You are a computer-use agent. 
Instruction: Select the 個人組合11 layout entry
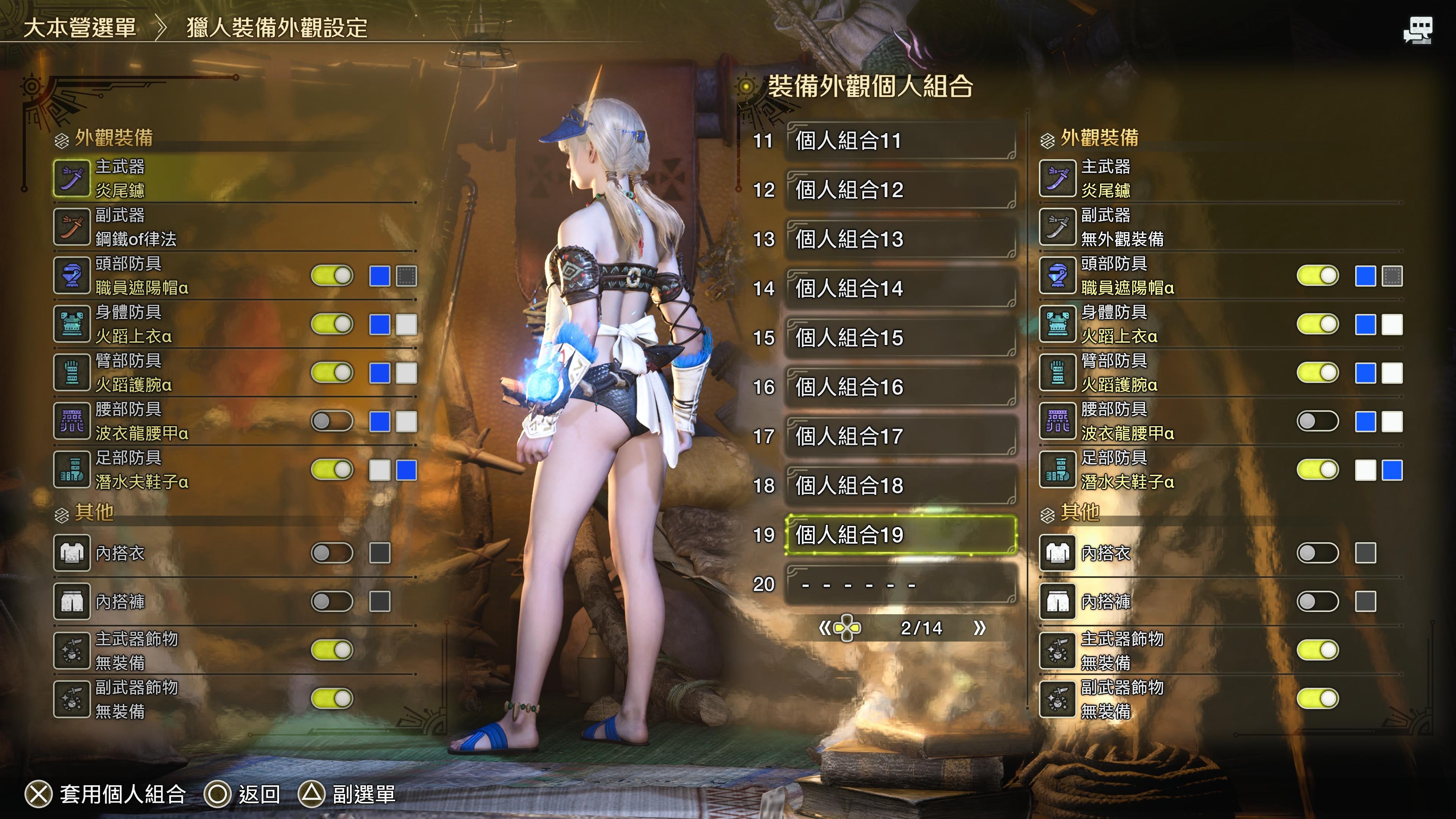pos(901,141)
